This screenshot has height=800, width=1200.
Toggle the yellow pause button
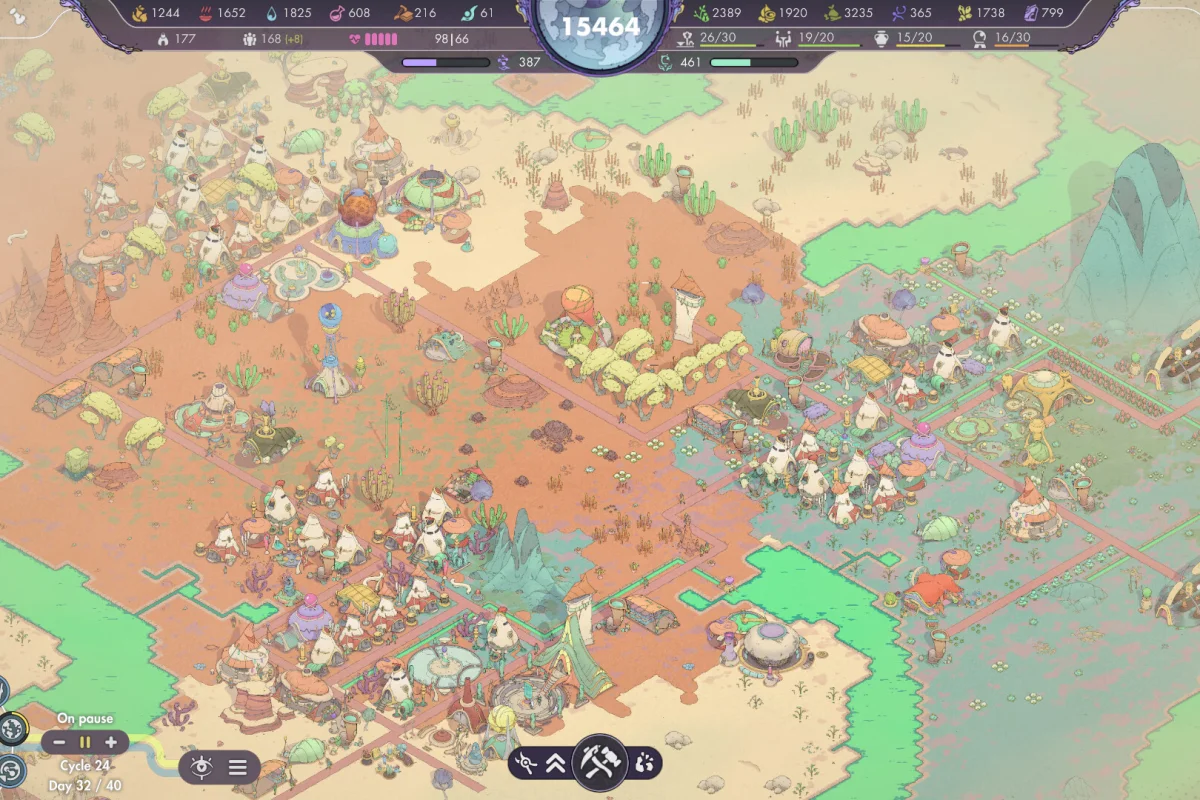85,742
